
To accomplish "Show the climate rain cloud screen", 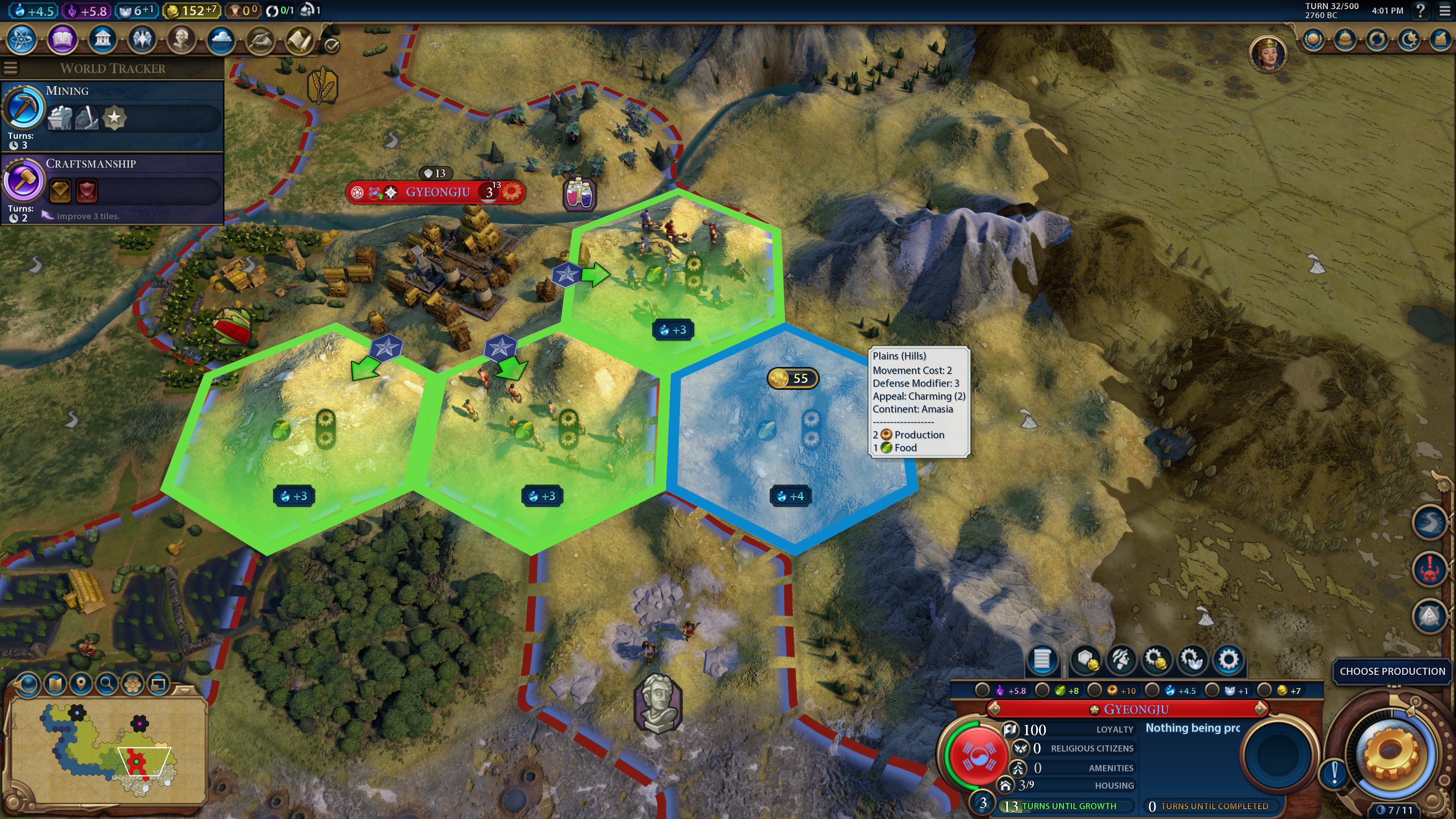I will click(x=221, y=39).
